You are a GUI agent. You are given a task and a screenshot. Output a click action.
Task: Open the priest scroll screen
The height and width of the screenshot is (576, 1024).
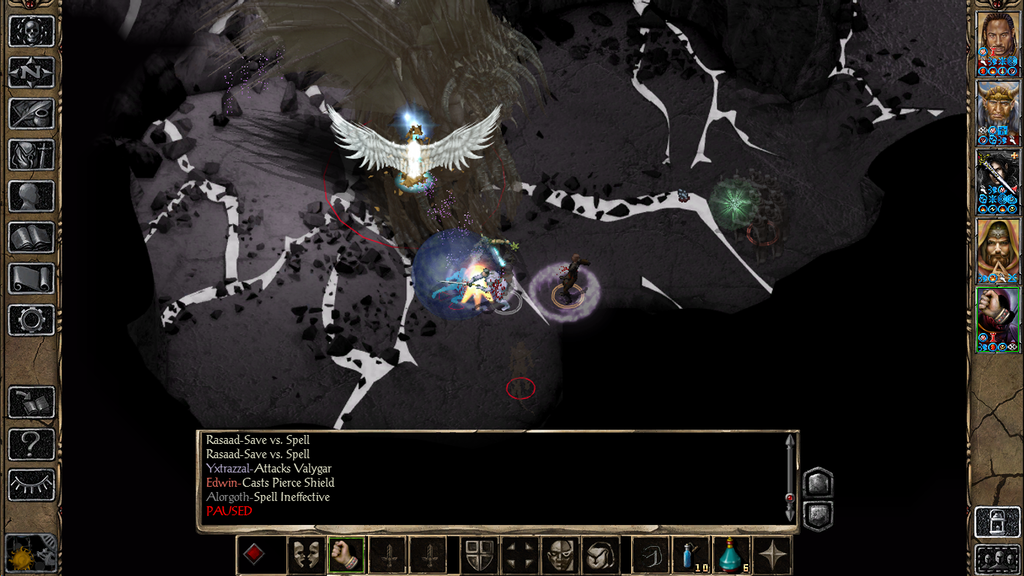pyautogui.click(x=30, y=278)
